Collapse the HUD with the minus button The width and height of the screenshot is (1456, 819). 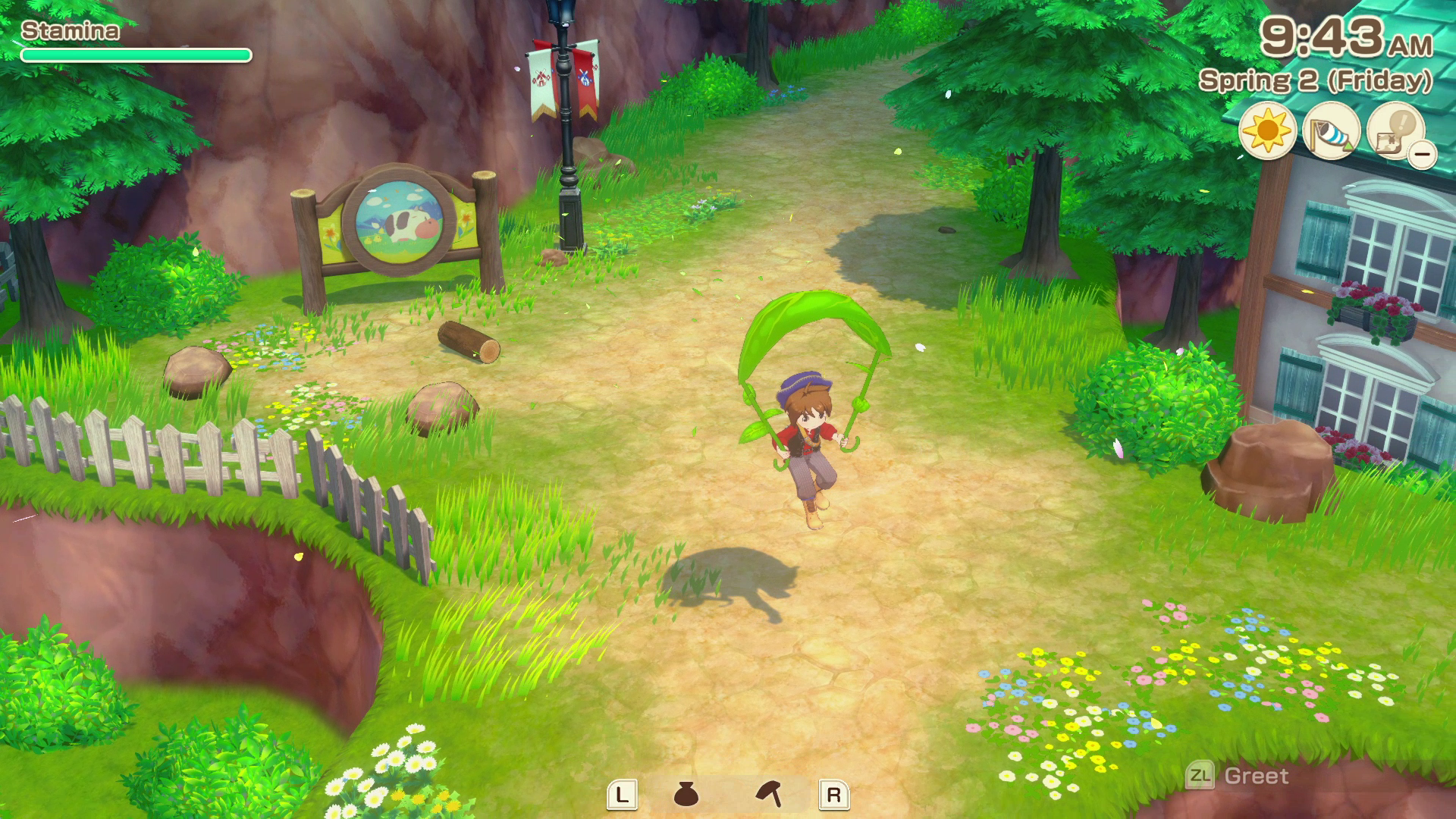(1423, 155)
